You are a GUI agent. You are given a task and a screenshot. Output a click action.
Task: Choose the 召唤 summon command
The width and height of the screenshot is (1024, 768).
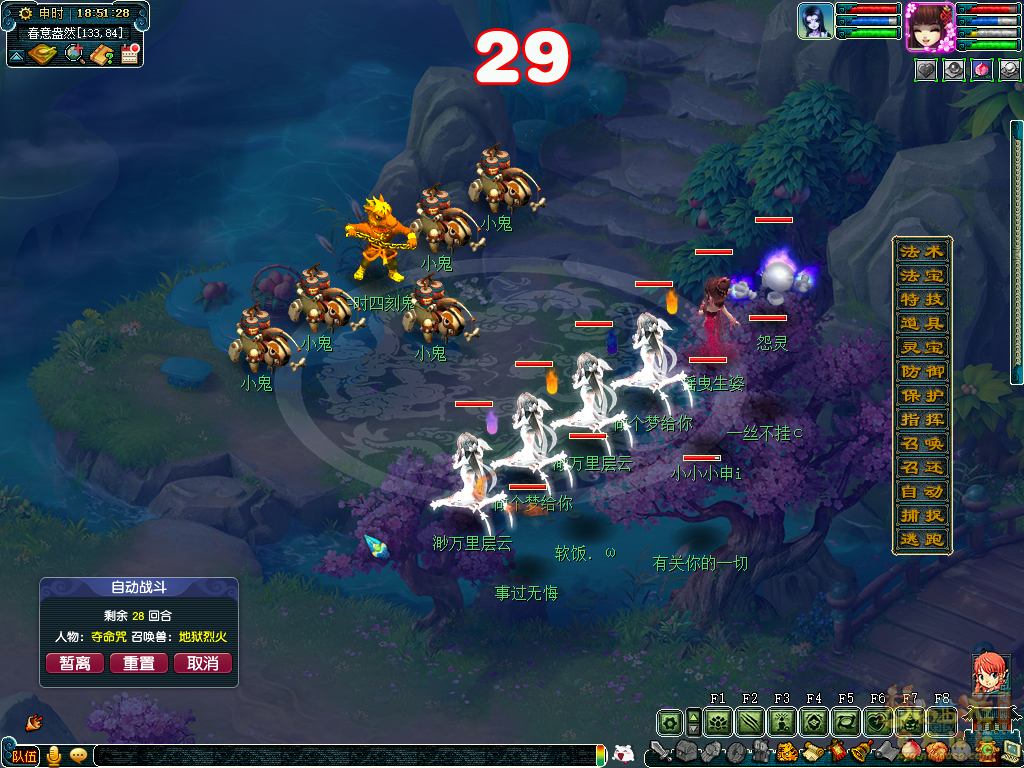point(921,443)
